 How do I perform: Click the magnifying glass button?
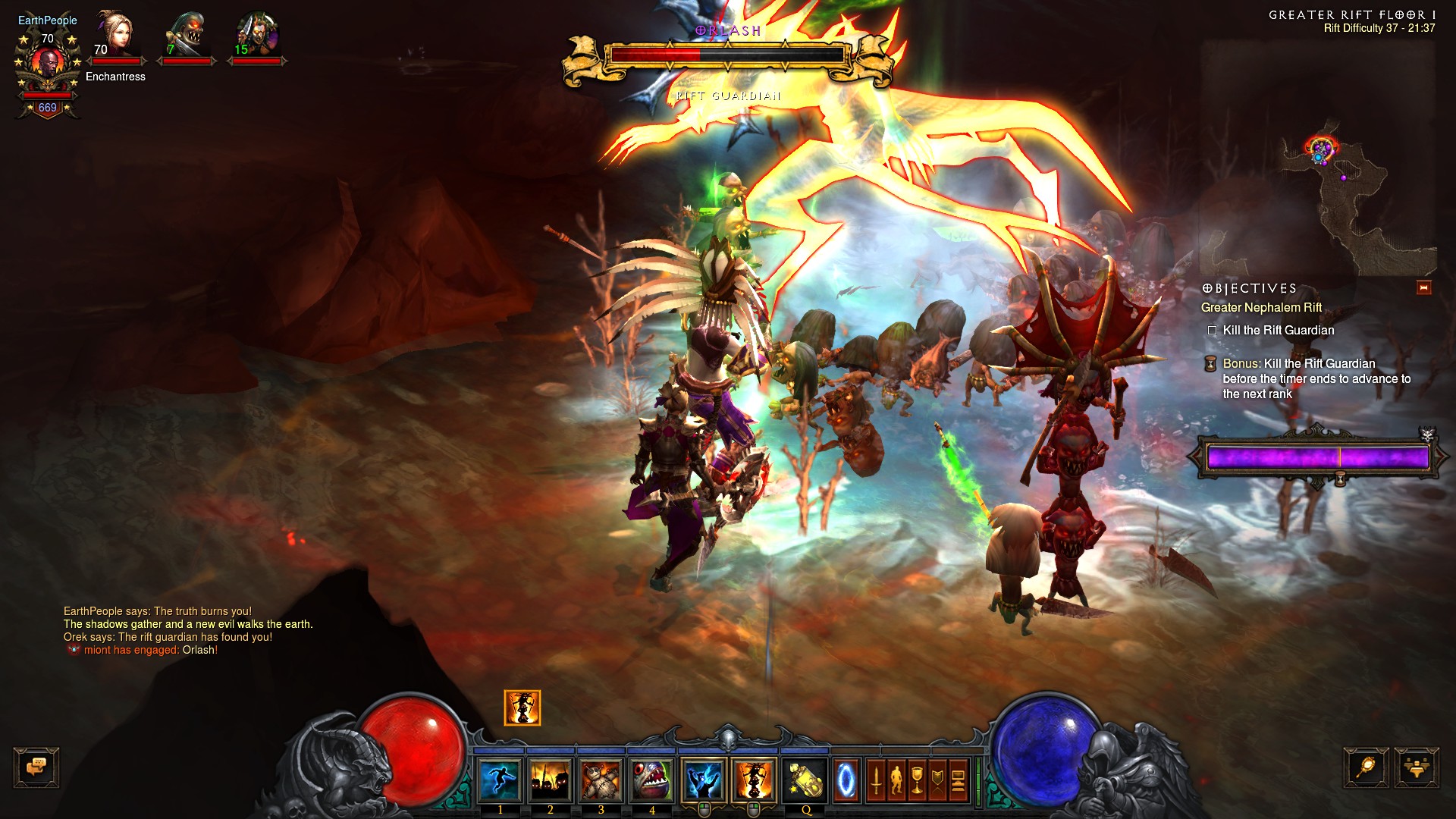[1366, 767]
